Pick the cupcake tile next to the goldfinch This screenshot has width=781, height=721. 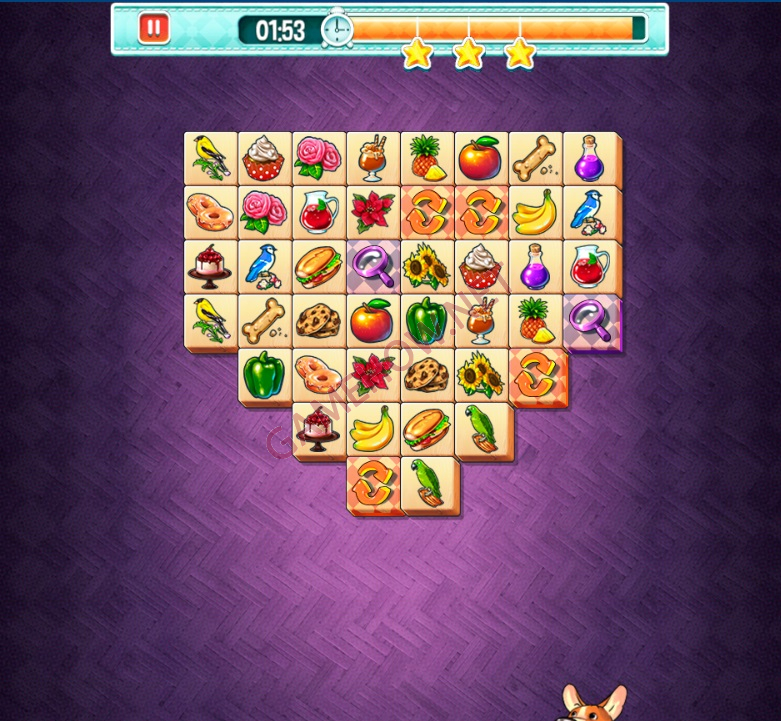[265, 158]
